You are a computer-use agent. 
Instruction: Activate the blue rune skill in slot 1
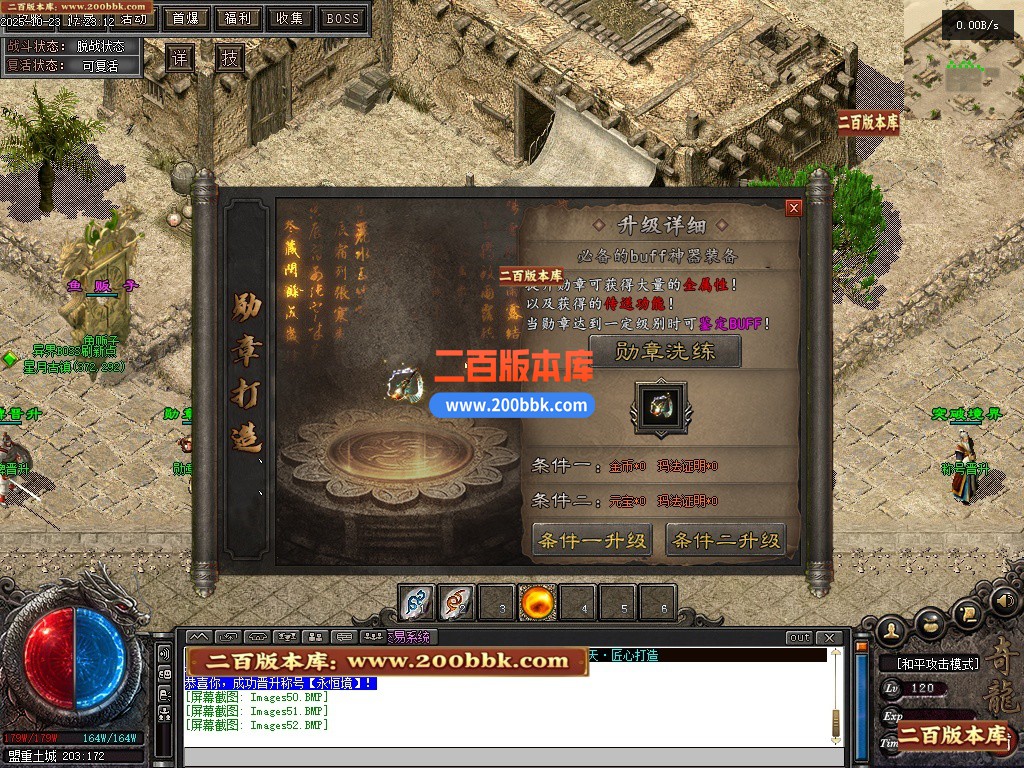click(x=417, y=603)
